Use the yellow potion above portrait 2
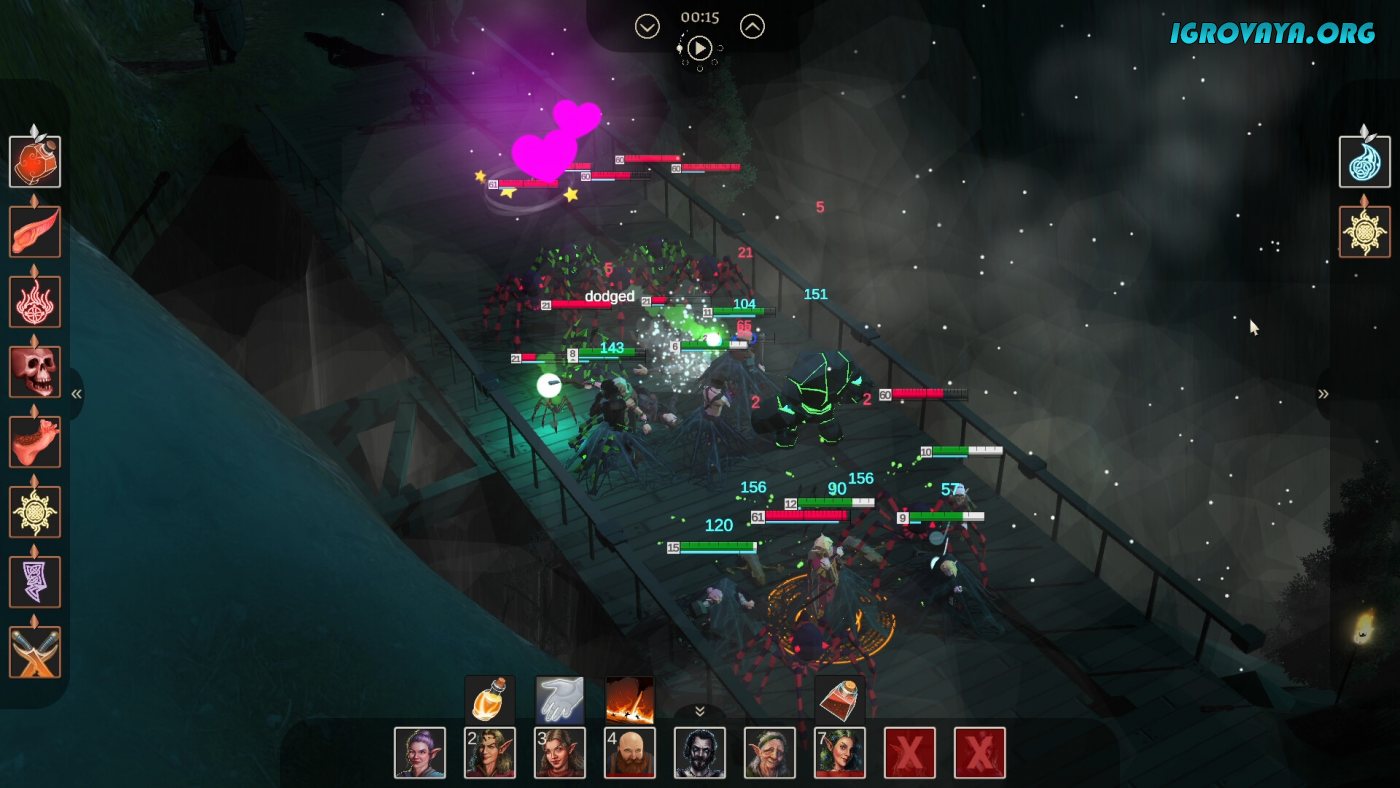 click(x=490, y=700)
